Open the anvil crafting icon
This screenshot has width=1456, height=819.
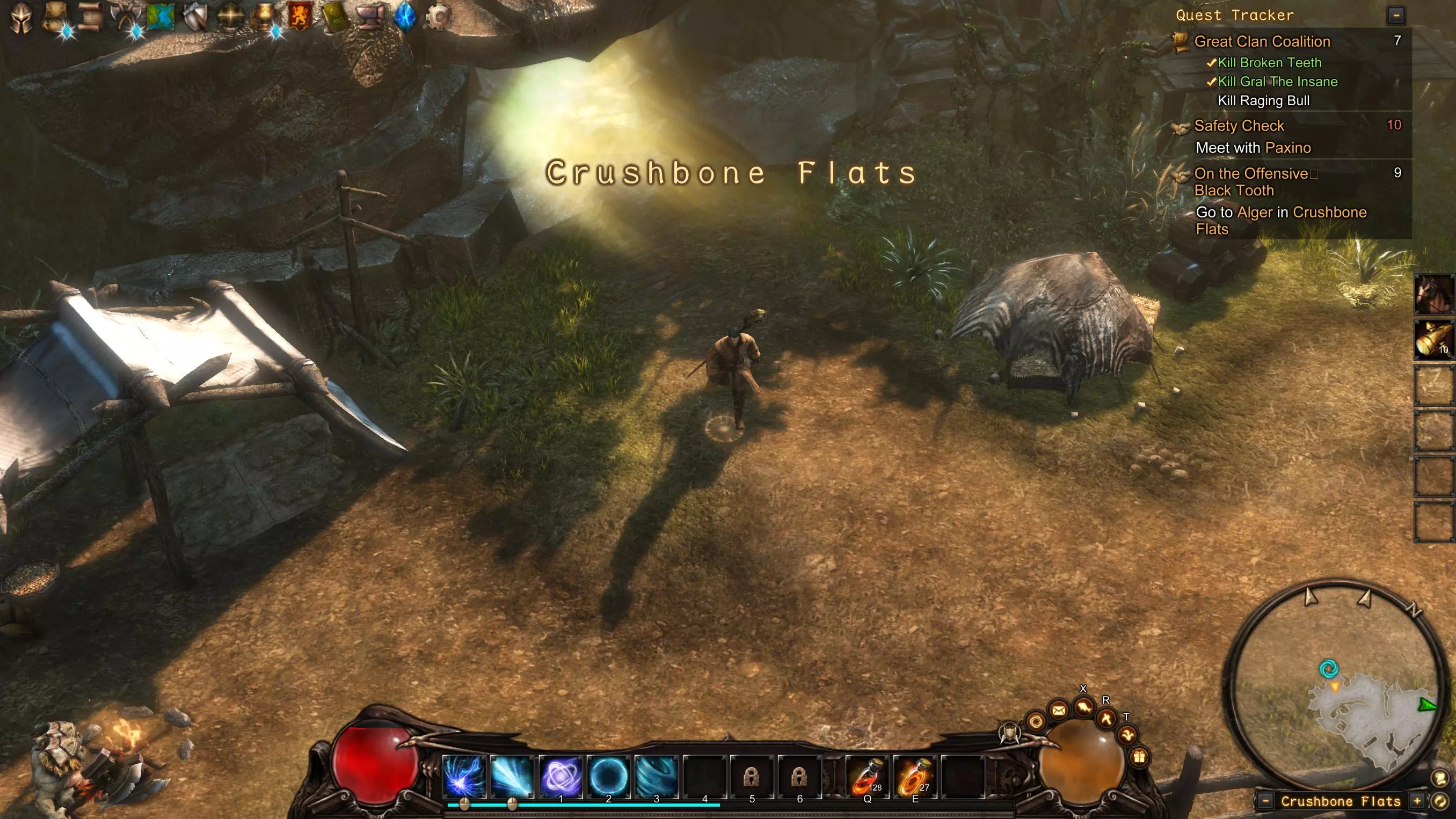click(370, 17)
